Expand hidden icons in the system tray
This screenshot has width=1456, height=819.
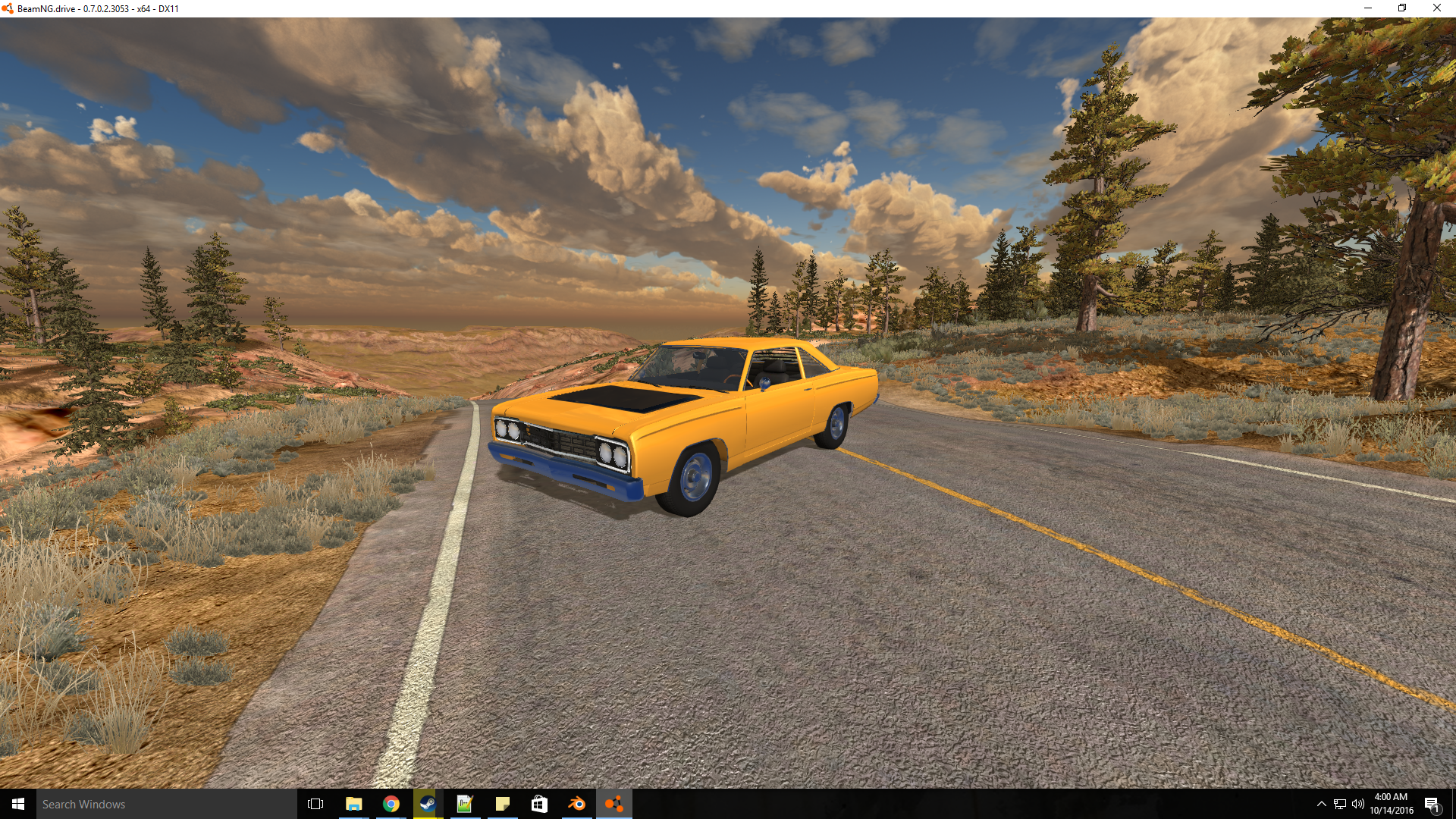click(x=1321, y=804)
